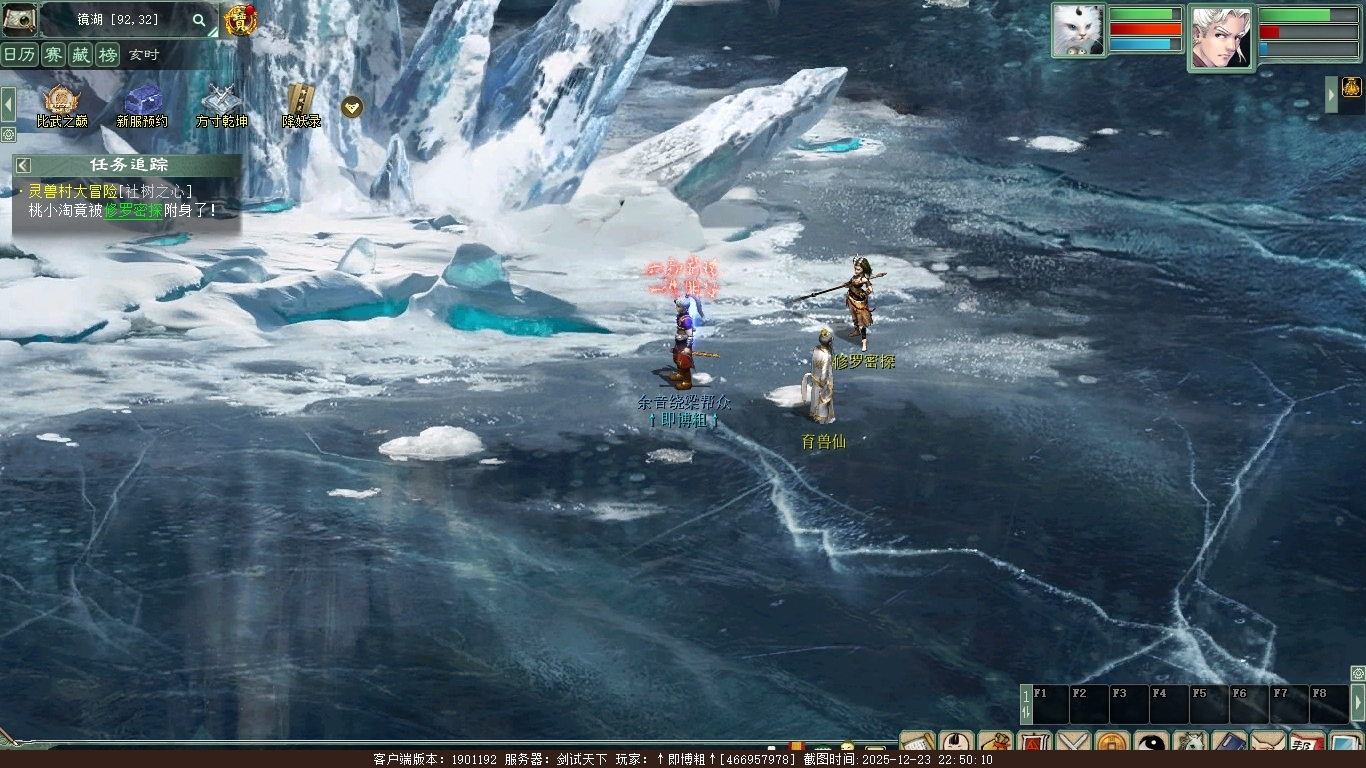Open the 藏 collection button
This screenshot has height=768, width=1366.
pyautogui.click(x=80, y=55)
